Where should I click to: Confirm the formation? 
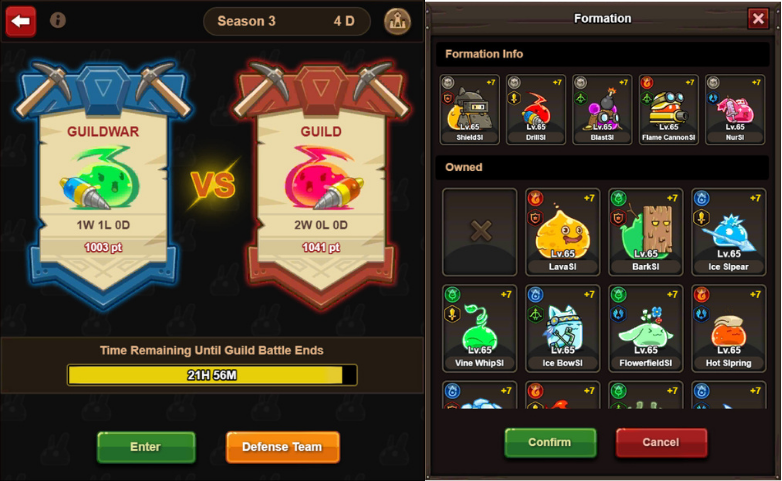[x=550, y=442]
